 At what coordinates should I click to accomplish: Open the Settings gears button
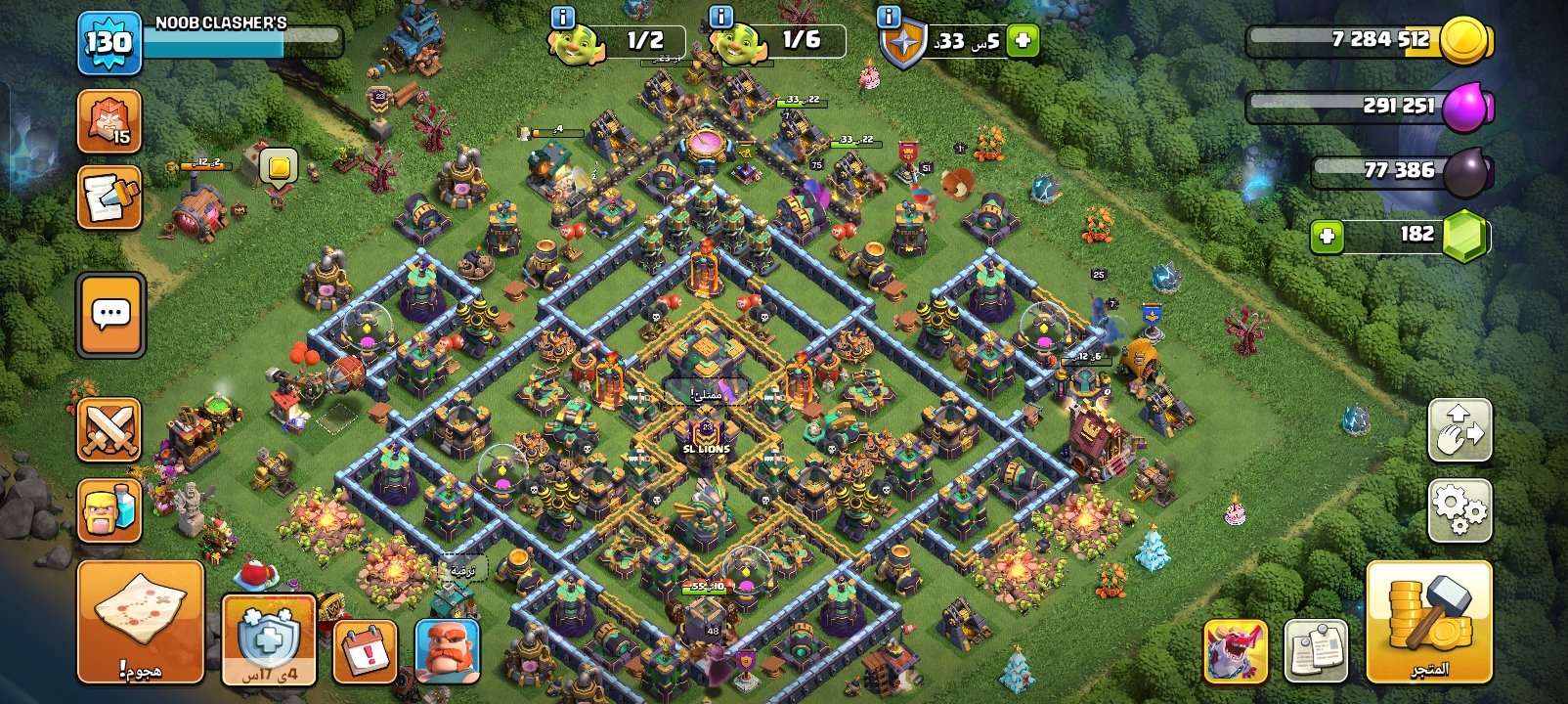coord(1459,510)
